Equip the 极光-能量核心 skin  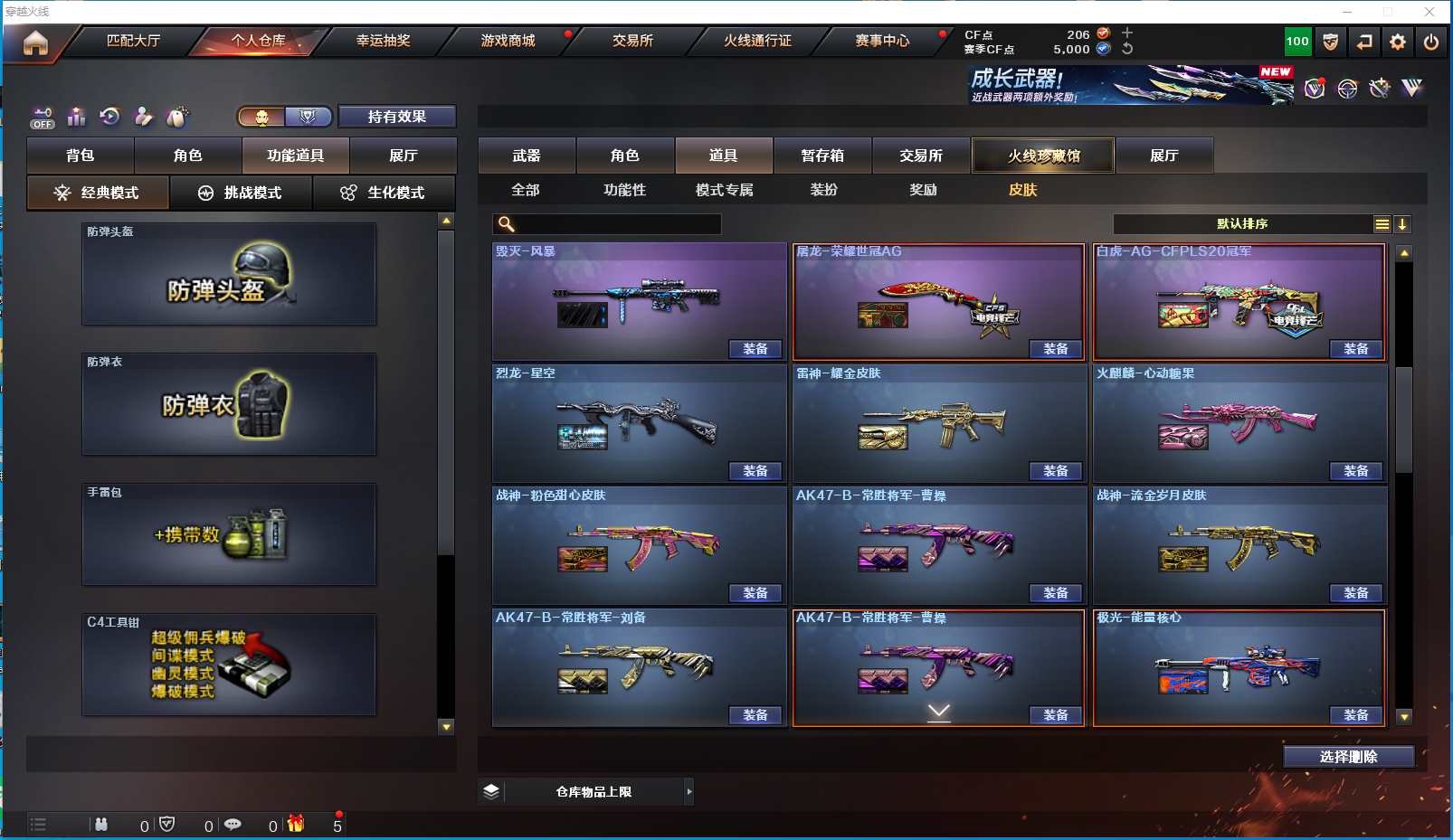1356,715
